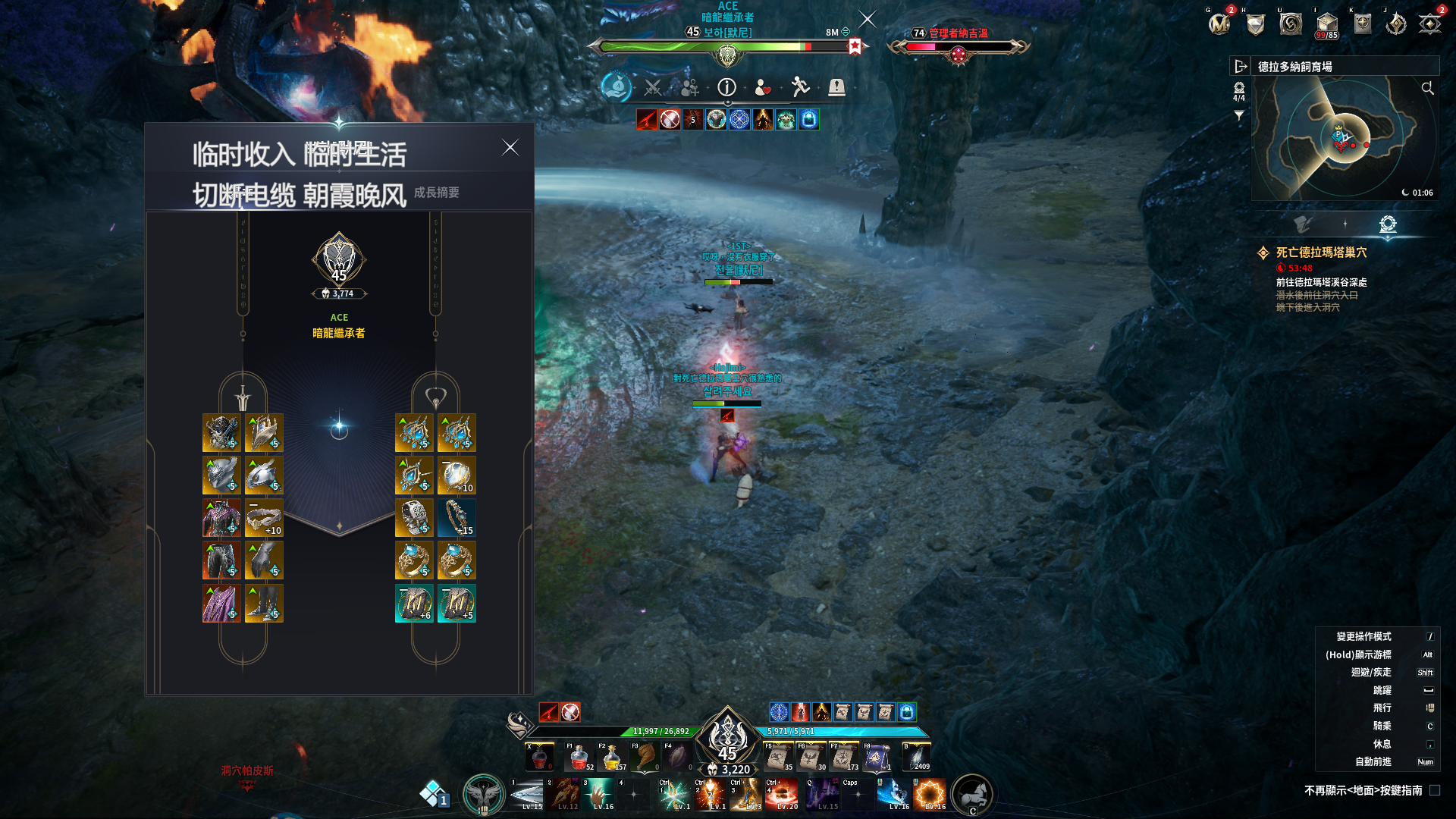This screenshot has width=1456, height=819.
Task: Open the target info (i) option
Action: click(726, 88)
